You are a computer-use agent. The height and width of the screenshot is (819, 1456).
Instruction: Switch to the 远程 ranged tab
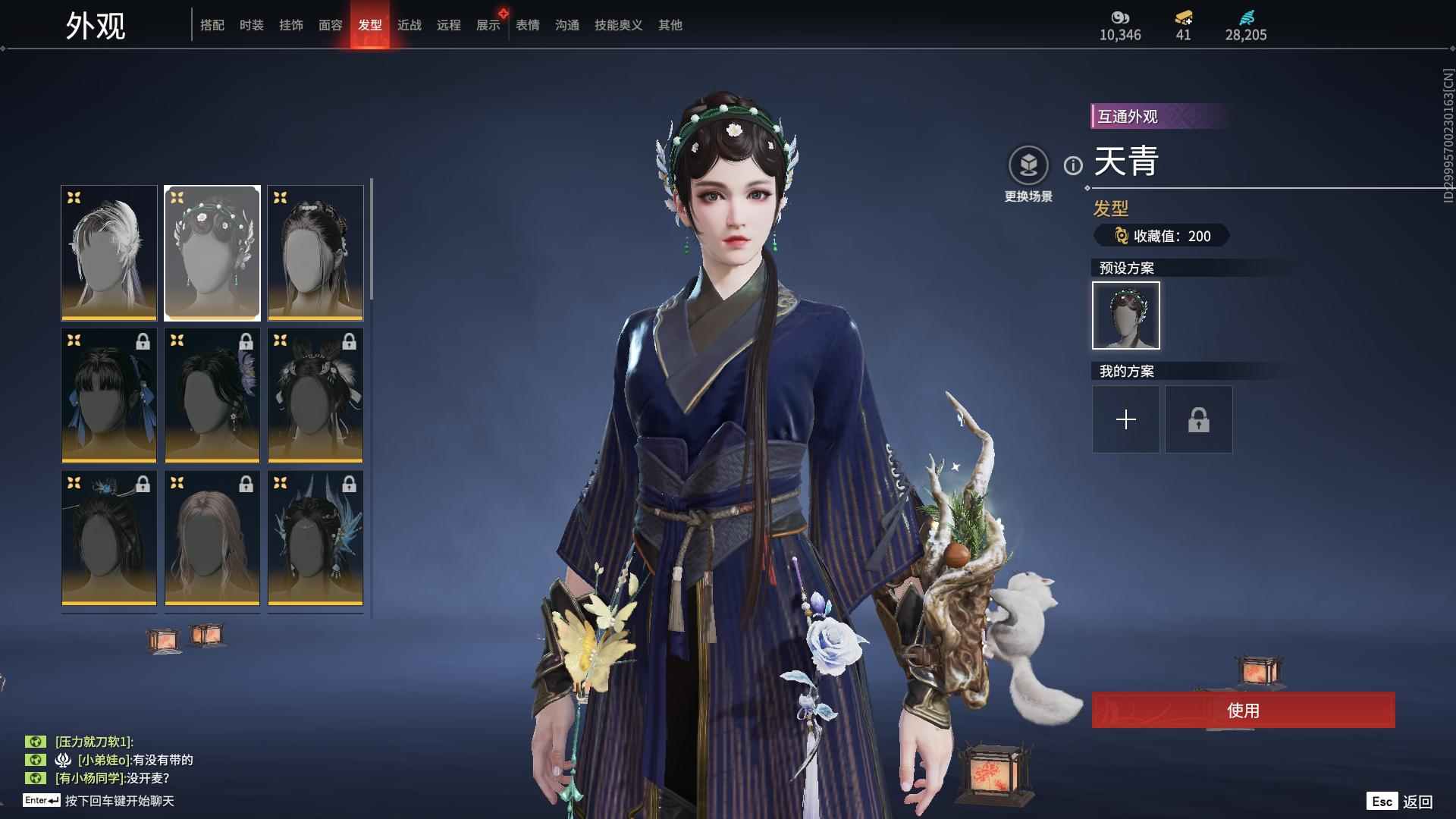click(449, 25)
